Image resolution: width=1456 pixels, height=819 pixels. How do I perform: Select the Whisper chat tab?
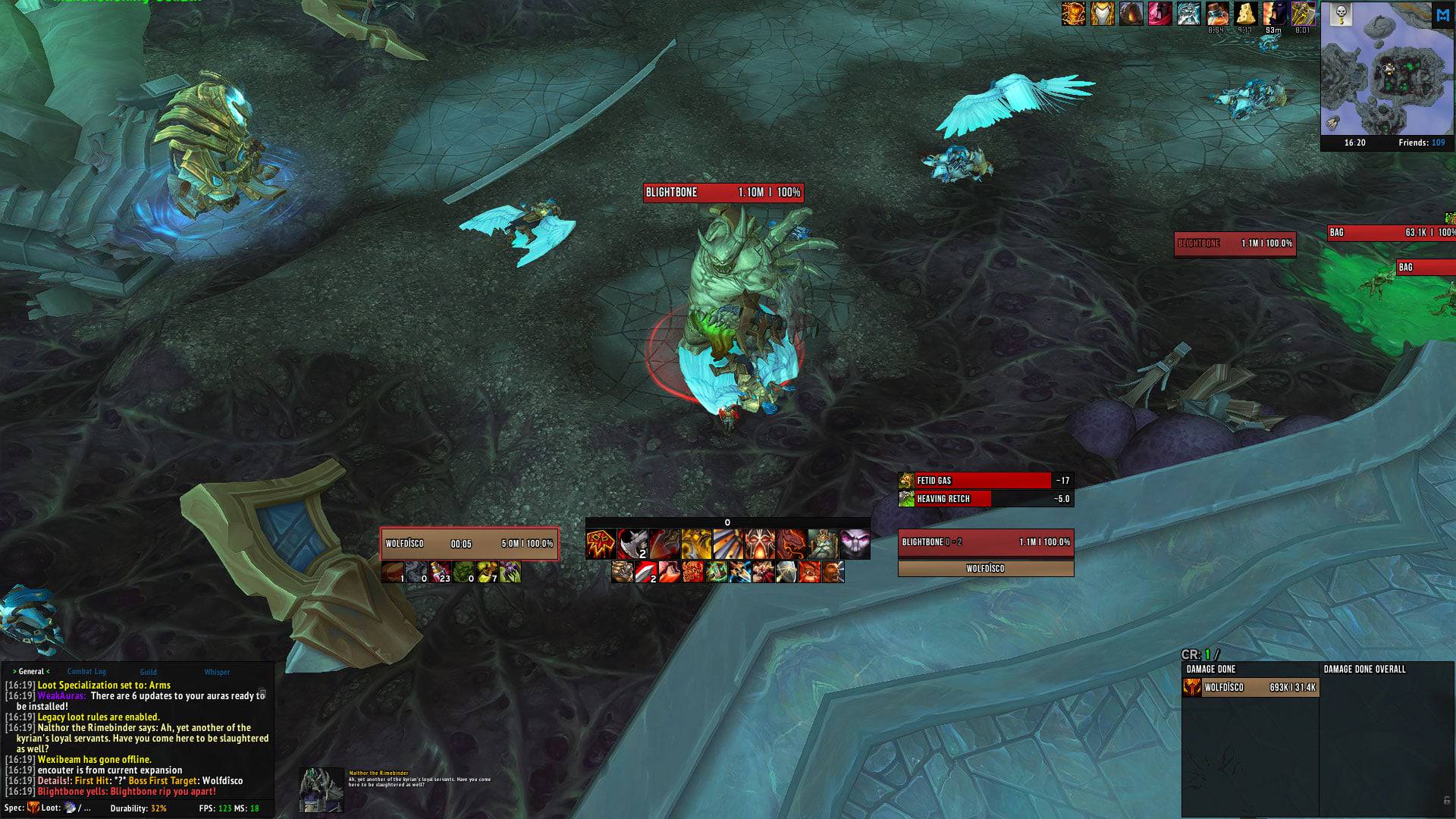click(217, 672)
